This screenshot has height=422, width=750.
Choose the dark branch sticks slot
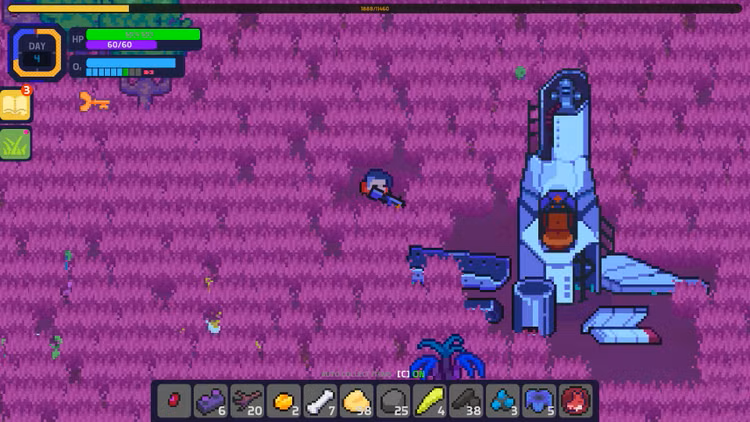coord(247,400)
